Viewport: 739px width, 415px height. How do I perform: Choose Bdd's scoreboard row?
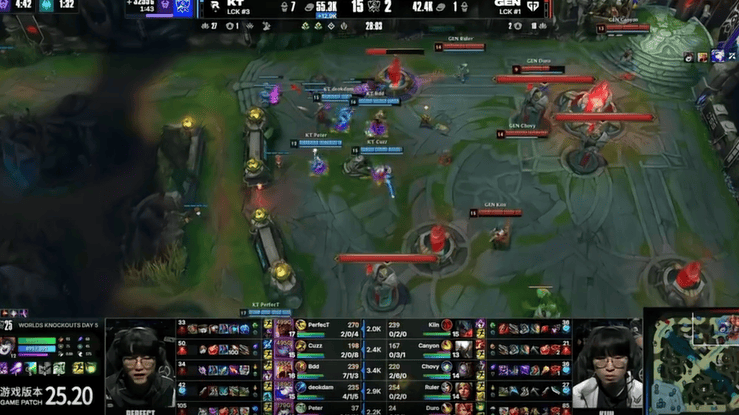click(318, 367)
